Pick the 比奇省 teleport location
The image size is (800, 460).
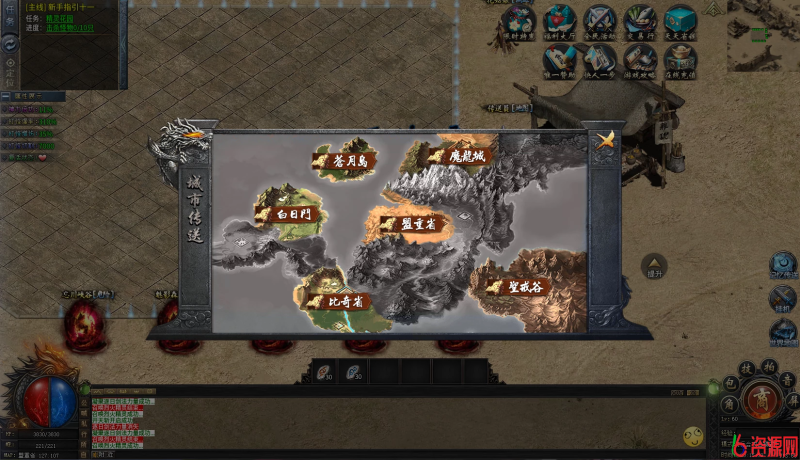tap(338, 299)
